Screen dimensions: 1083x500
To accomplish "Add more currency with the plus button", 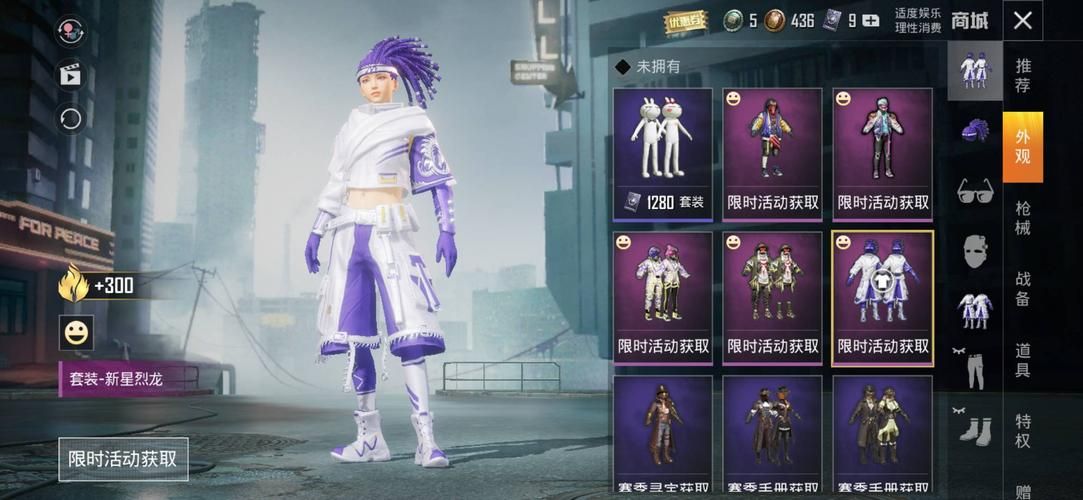I will [x=871, y=20].
